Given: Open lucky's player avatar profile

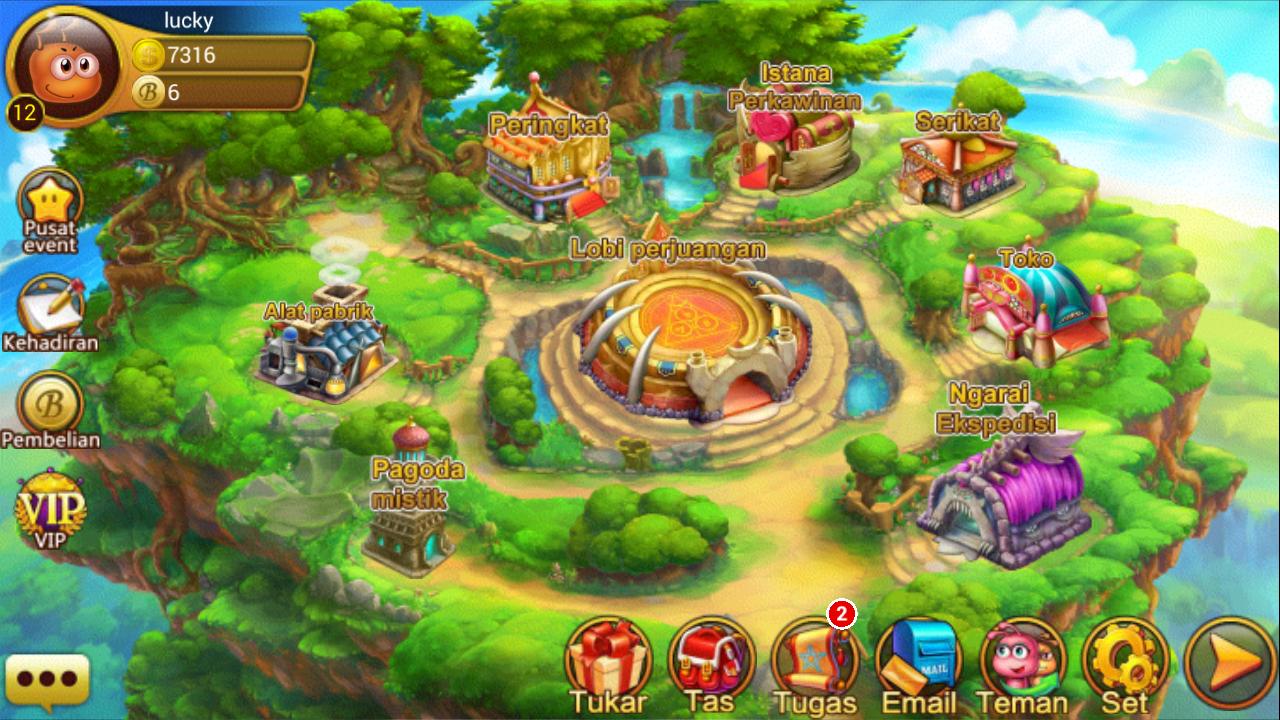Looking at the screenshot, I should tap(62, 67).
